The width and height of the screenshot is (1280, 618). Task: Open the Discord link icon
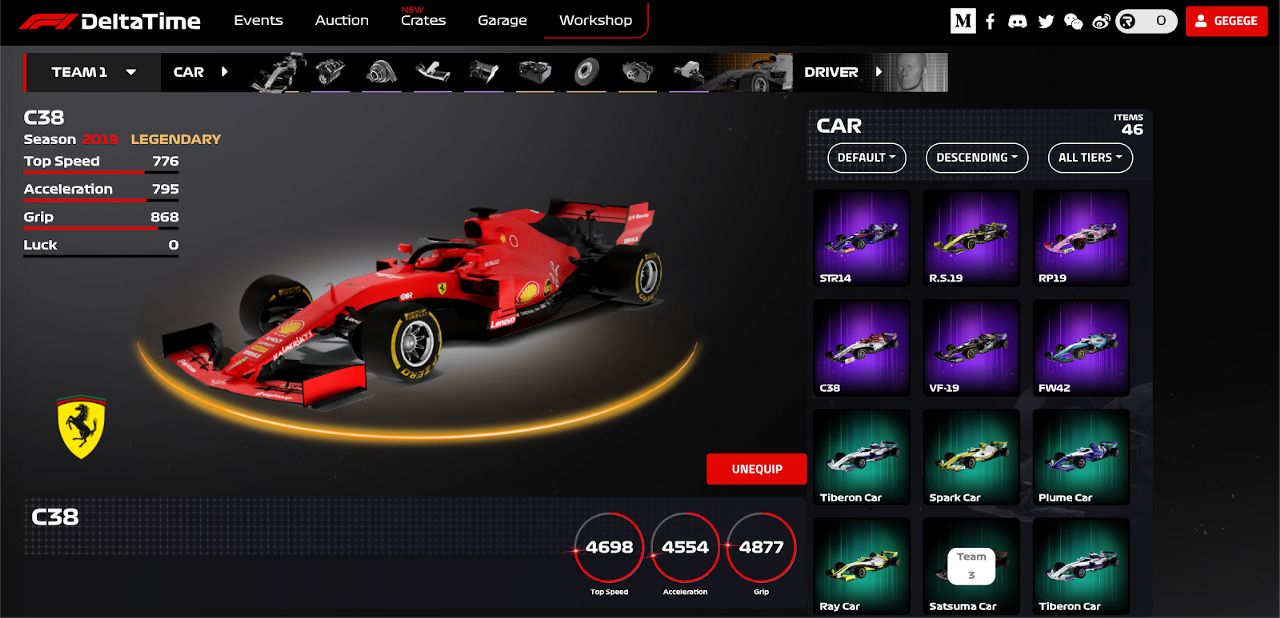coord(1017,21)
